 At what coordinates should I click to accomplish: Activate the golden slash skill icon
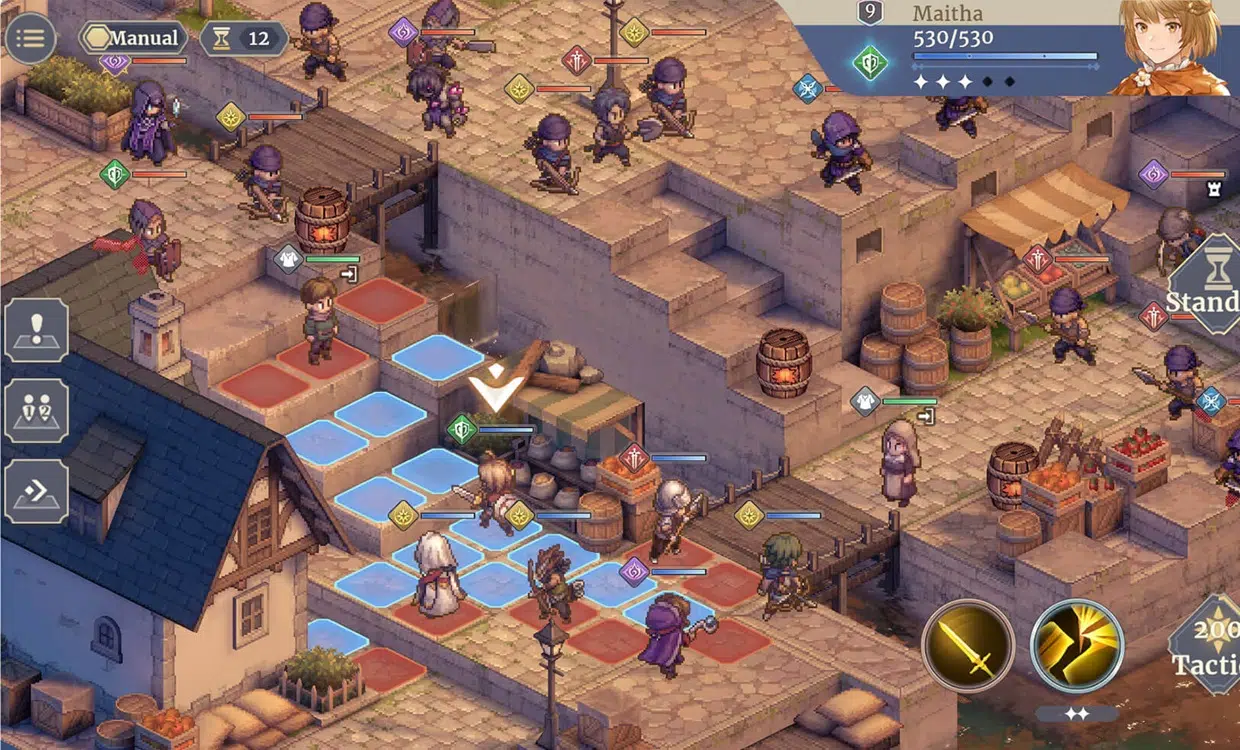[1076, 645]
